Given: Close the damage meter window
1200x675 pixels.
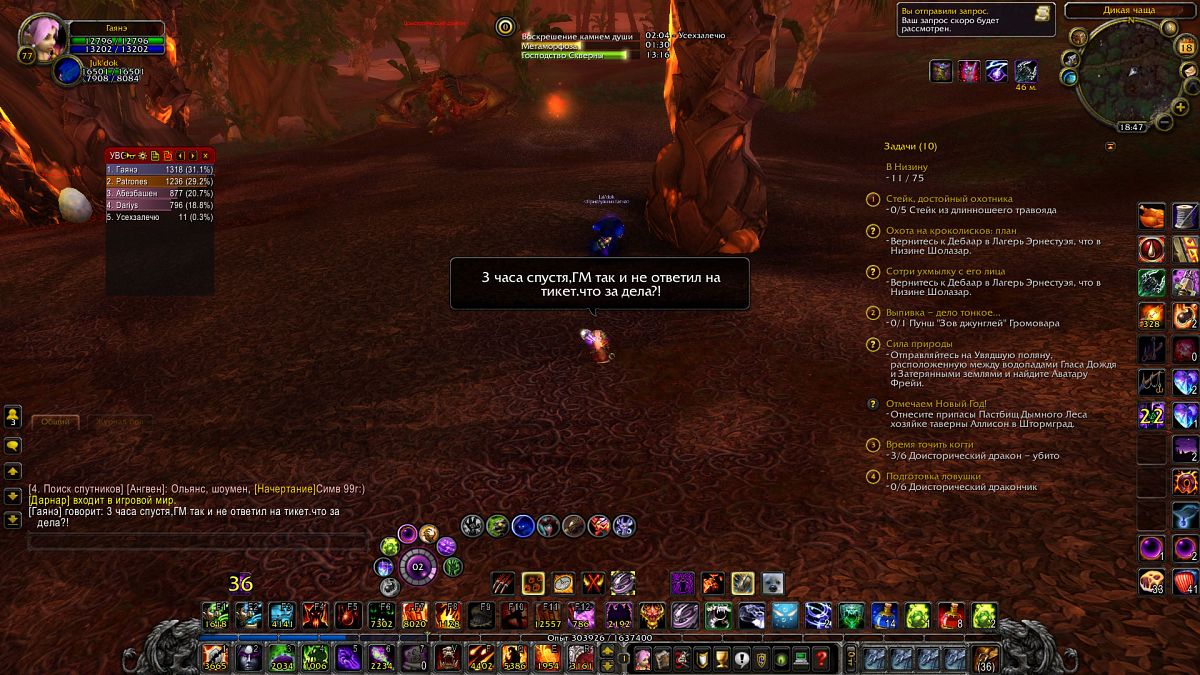Looking at the screenshot, I should click(x=206, y=156).
